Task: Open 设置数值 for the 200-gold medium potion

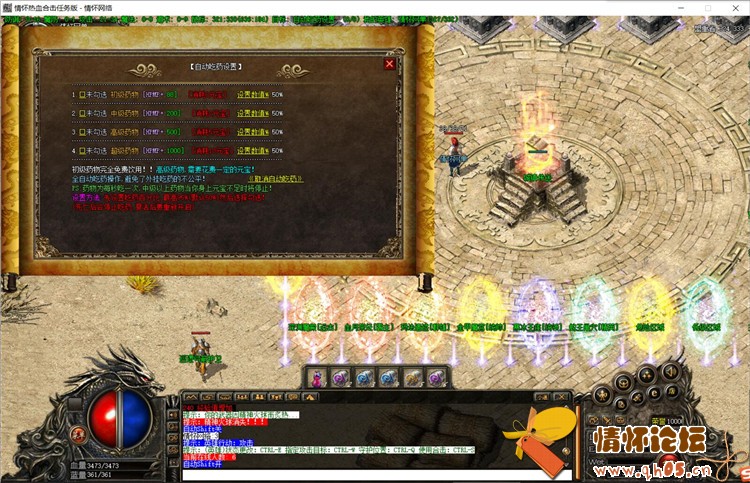Action: pos(252,113)
